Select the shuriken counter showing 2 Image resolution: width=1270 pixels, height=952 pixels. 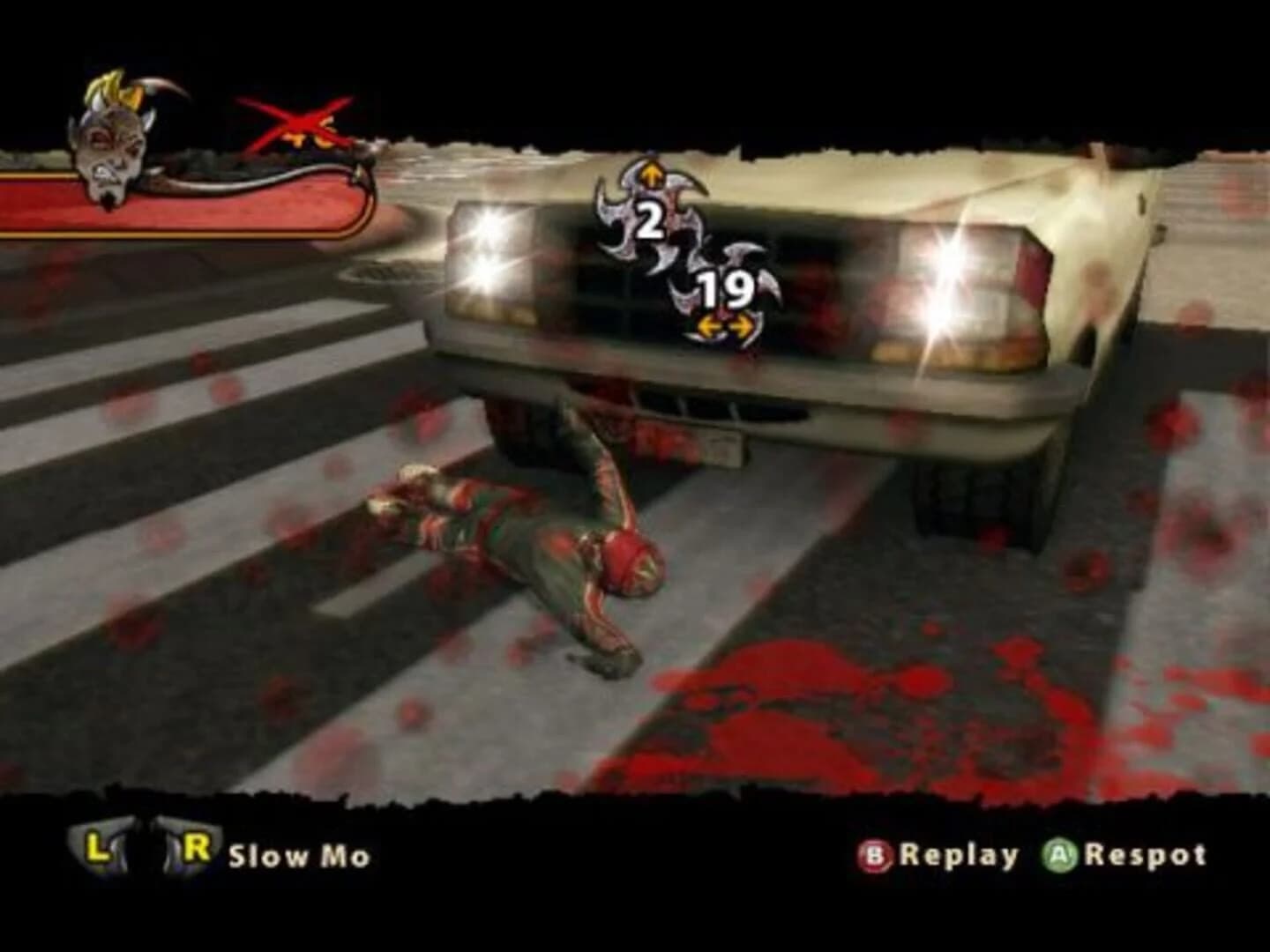pos(649,219)
